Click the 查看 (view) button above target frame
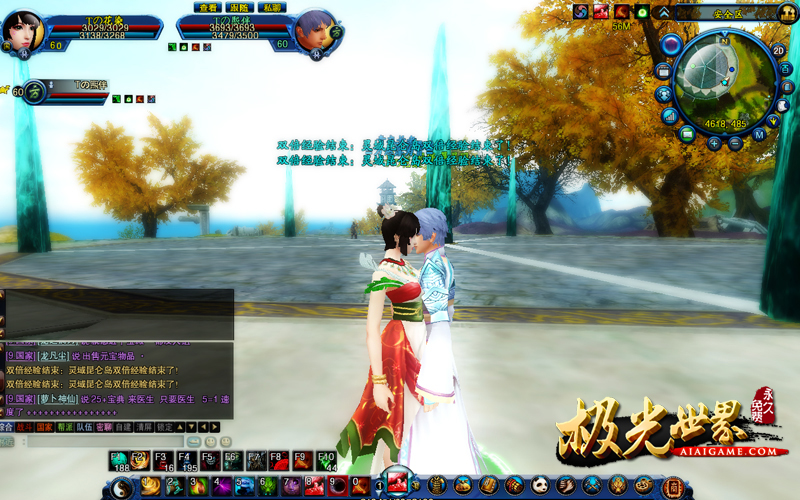The width and height of the screenshot is (800, 500). [x=207, y=7]
